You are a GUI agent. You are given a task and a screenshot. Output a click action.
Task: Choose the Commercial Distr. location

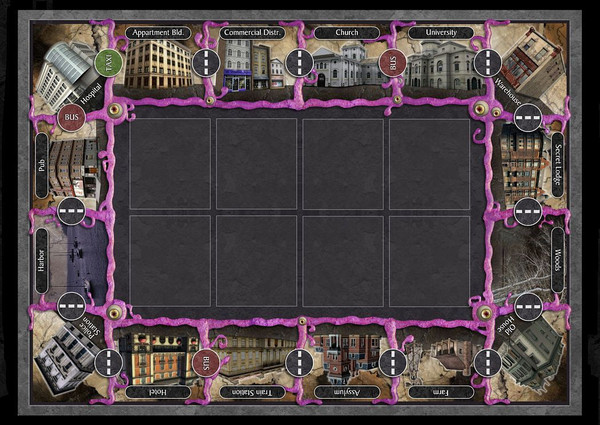coord(253,64)
